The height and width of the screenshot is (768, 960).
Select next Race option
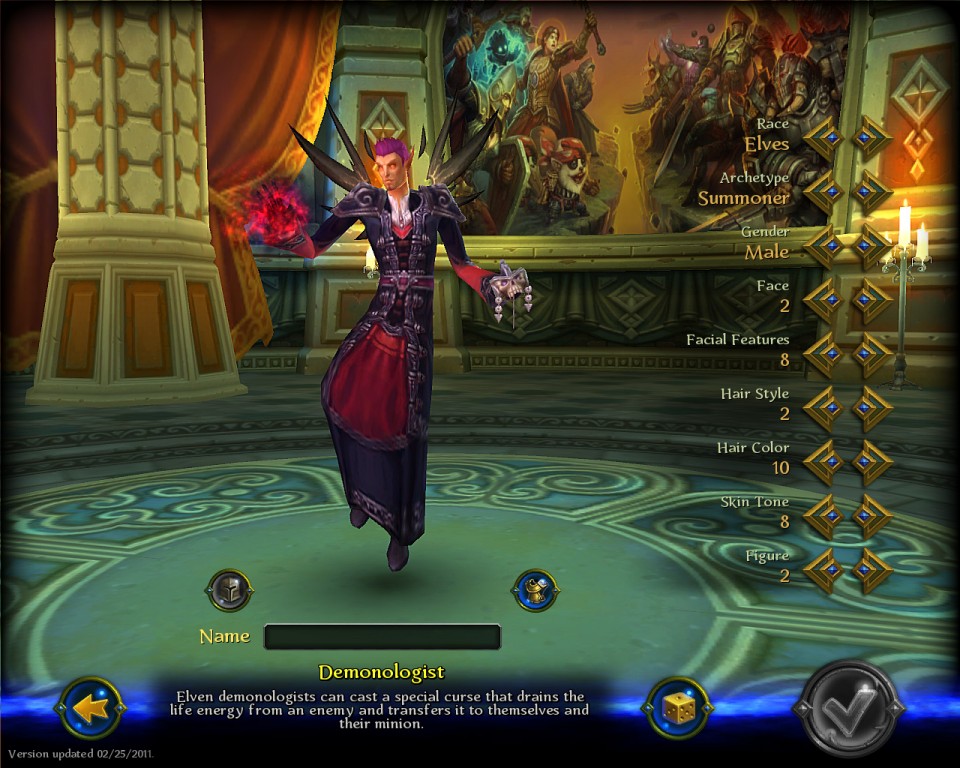872,138
